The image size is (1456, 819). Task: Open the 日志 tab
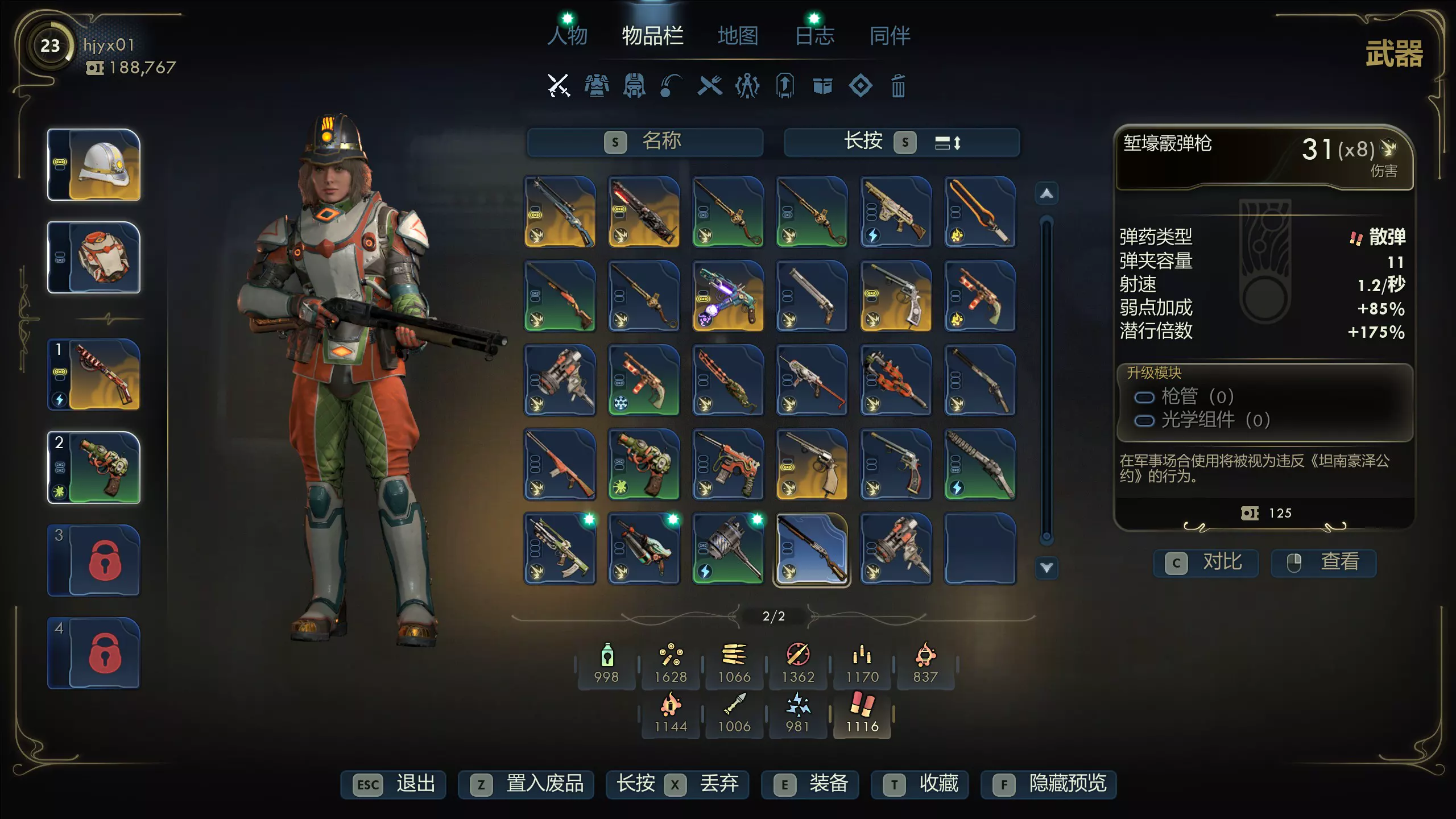[x=814, y=36]
